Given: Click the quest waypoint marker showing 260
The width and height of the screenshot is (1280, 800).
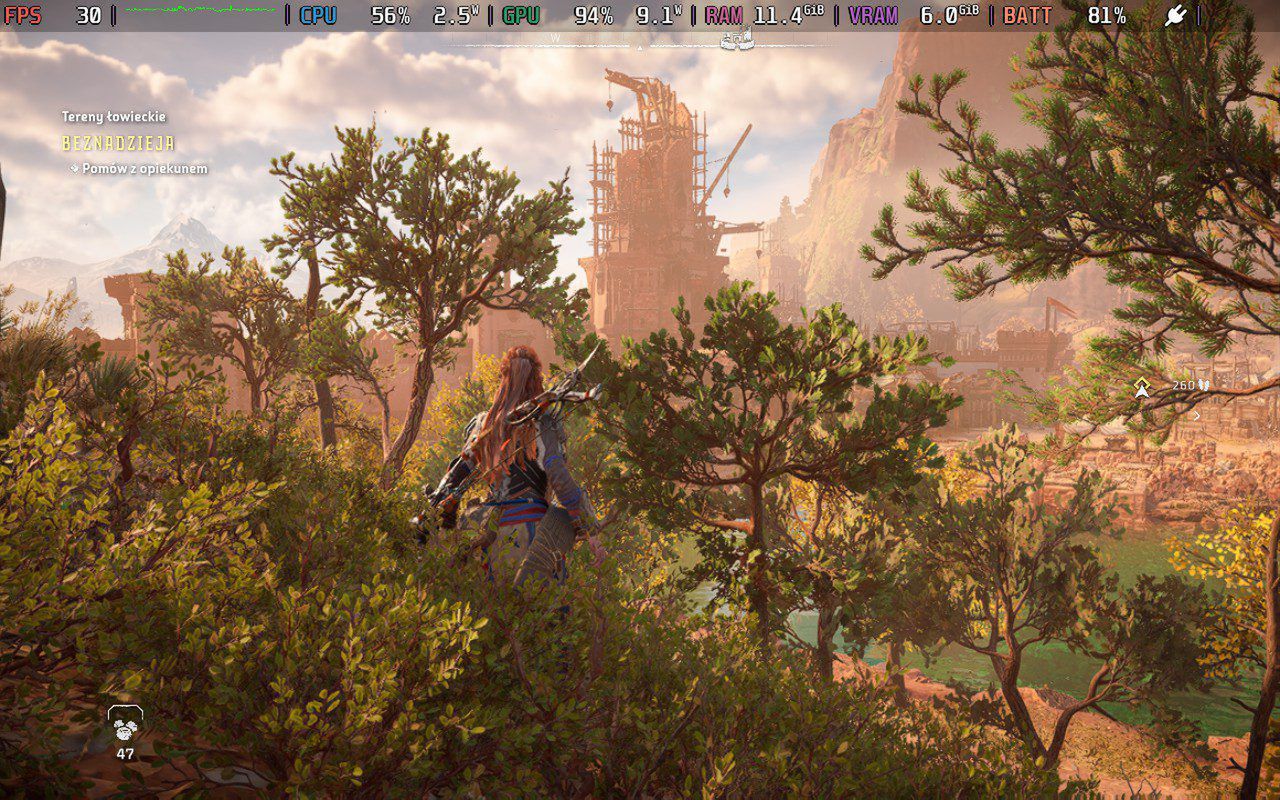Looking at the screenshot, I should coord(1142,387).
